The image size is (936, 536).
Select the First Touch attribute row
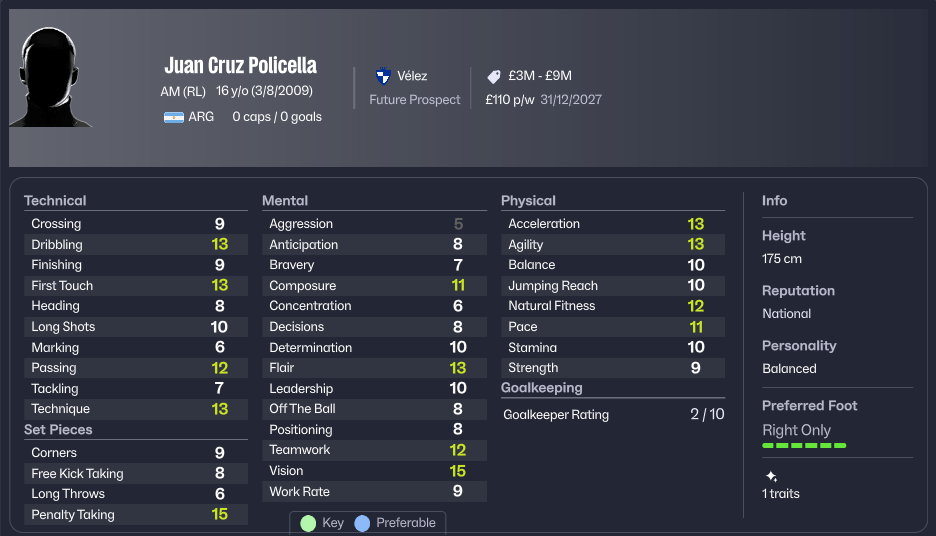coord(135,286)
